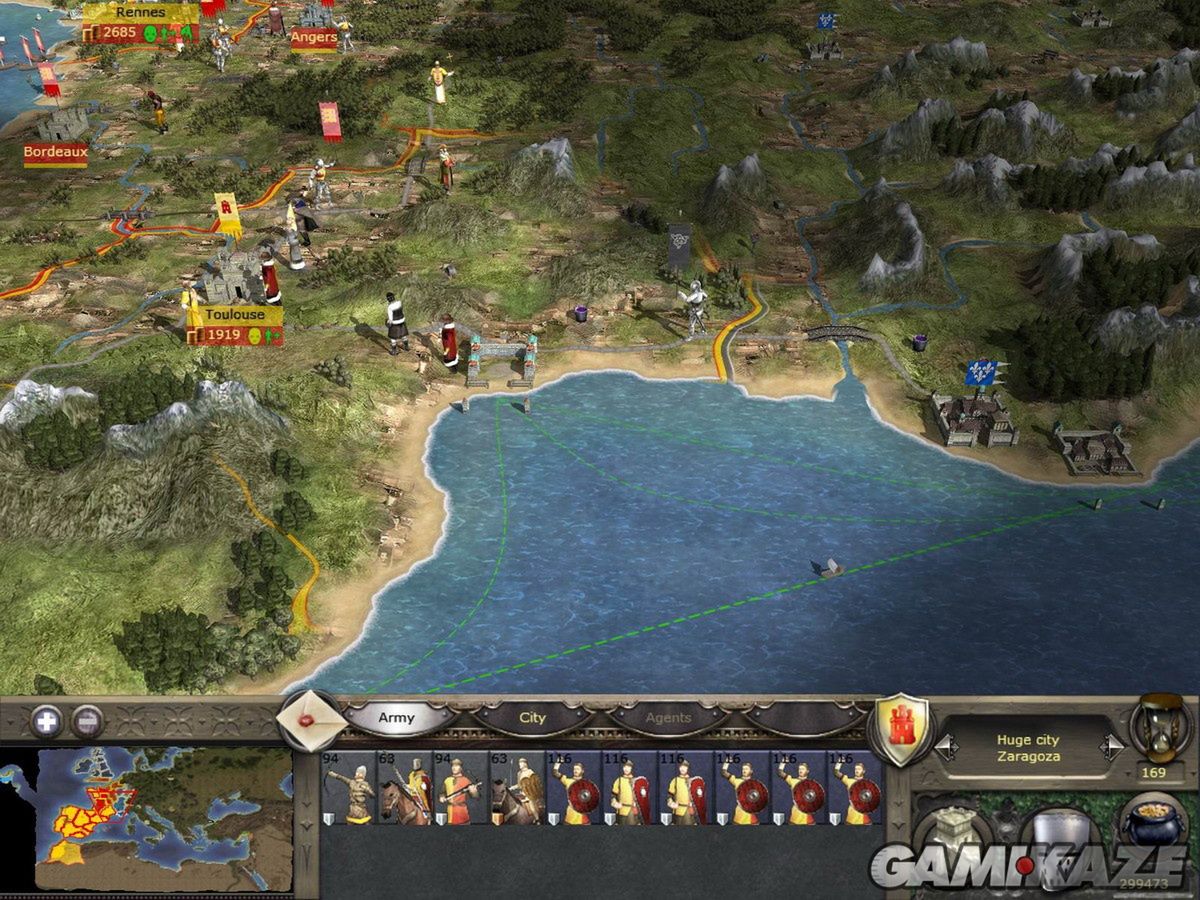This screenshot has height=900, width=1200.
Task: Select the Rennes settlement label
Action: coord(141,13)
